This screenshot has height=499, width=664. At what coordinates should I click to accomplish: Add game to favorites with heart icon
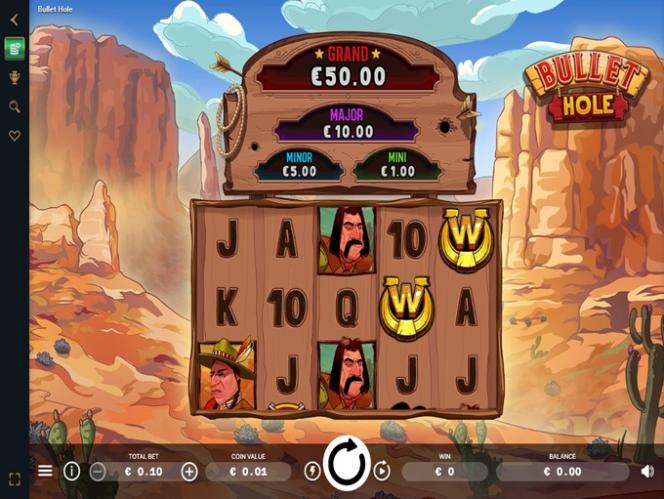[x=14, y=136]
